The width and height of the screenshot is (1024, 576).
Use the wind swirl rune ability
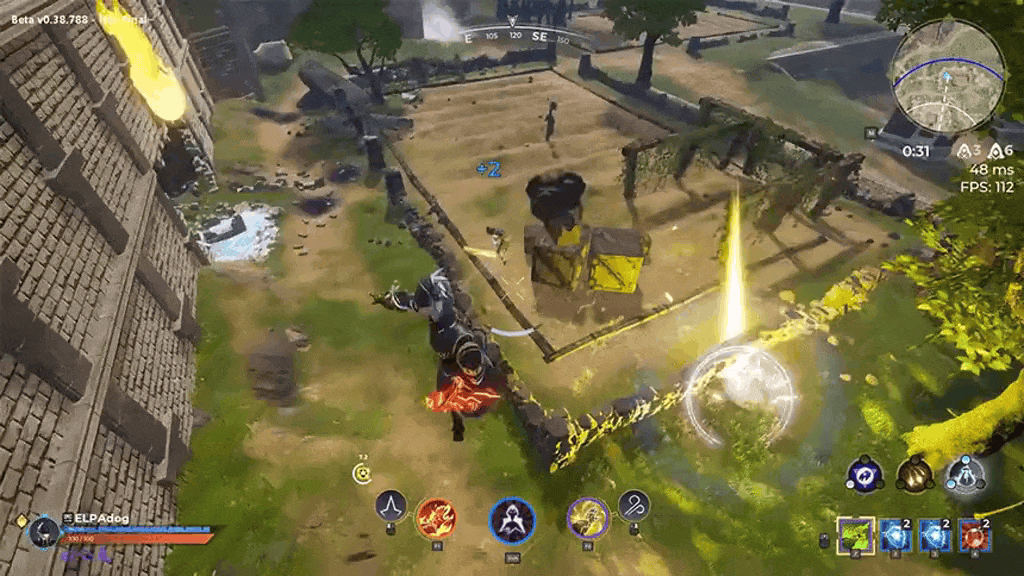[x=634, y=506]
